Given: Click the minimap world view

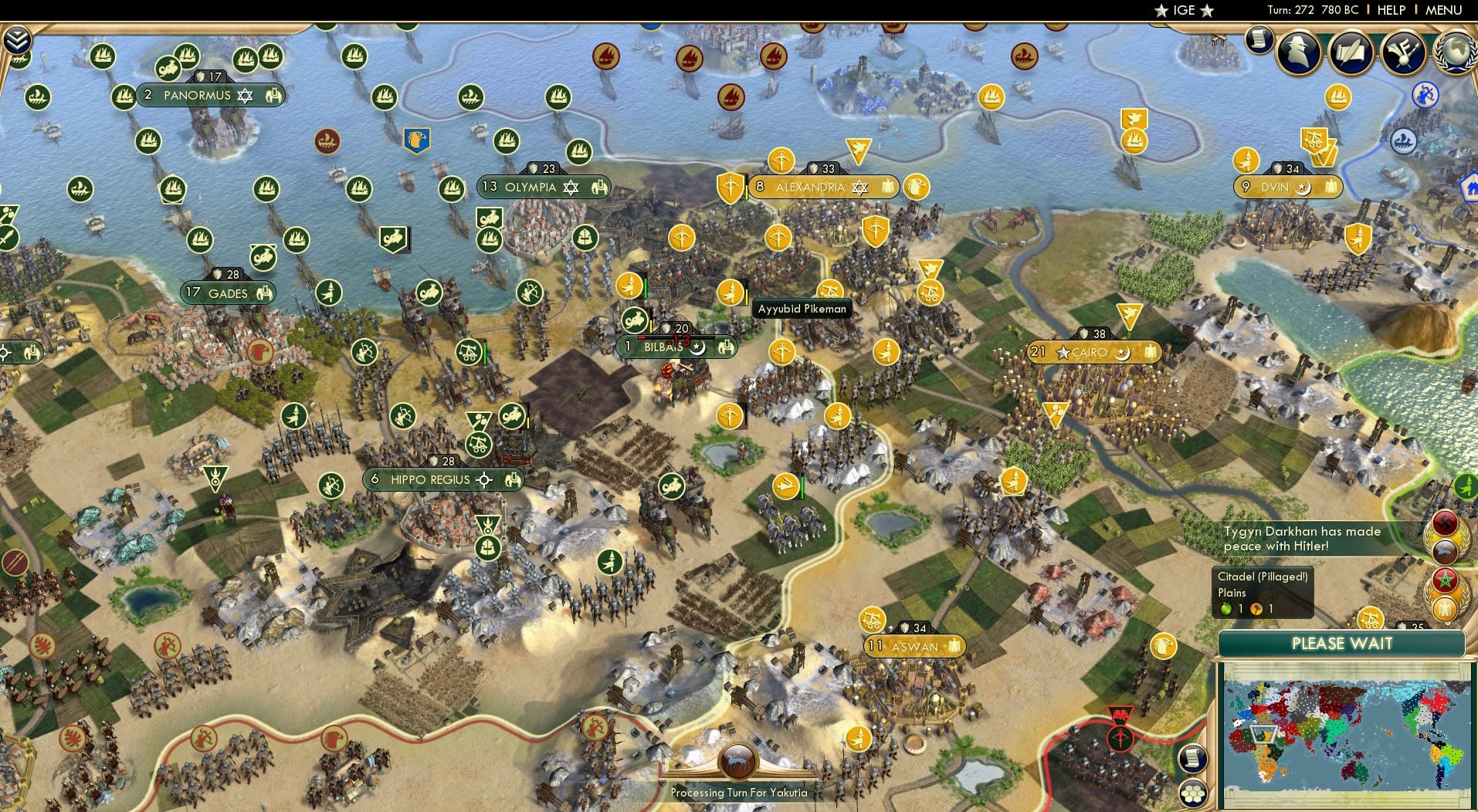Looking at the screenshot, I should pos(1344,733).
